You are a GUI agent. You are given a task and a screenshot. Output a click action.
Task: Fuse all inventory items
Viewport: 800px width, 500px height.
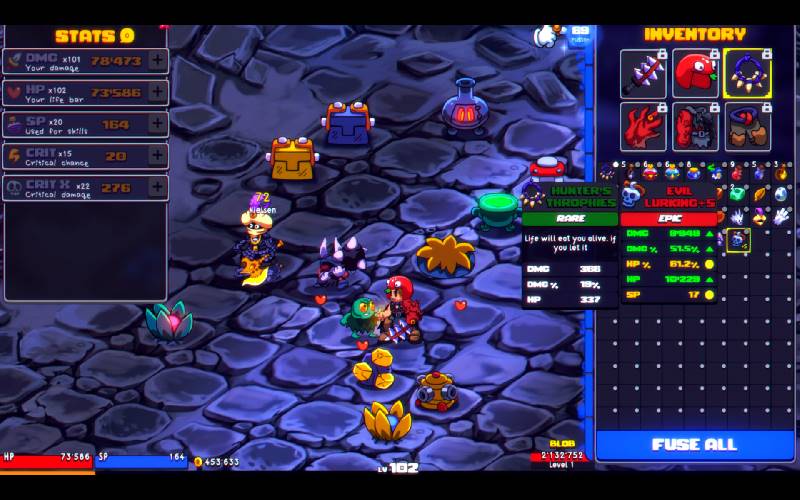pos(694,445)
